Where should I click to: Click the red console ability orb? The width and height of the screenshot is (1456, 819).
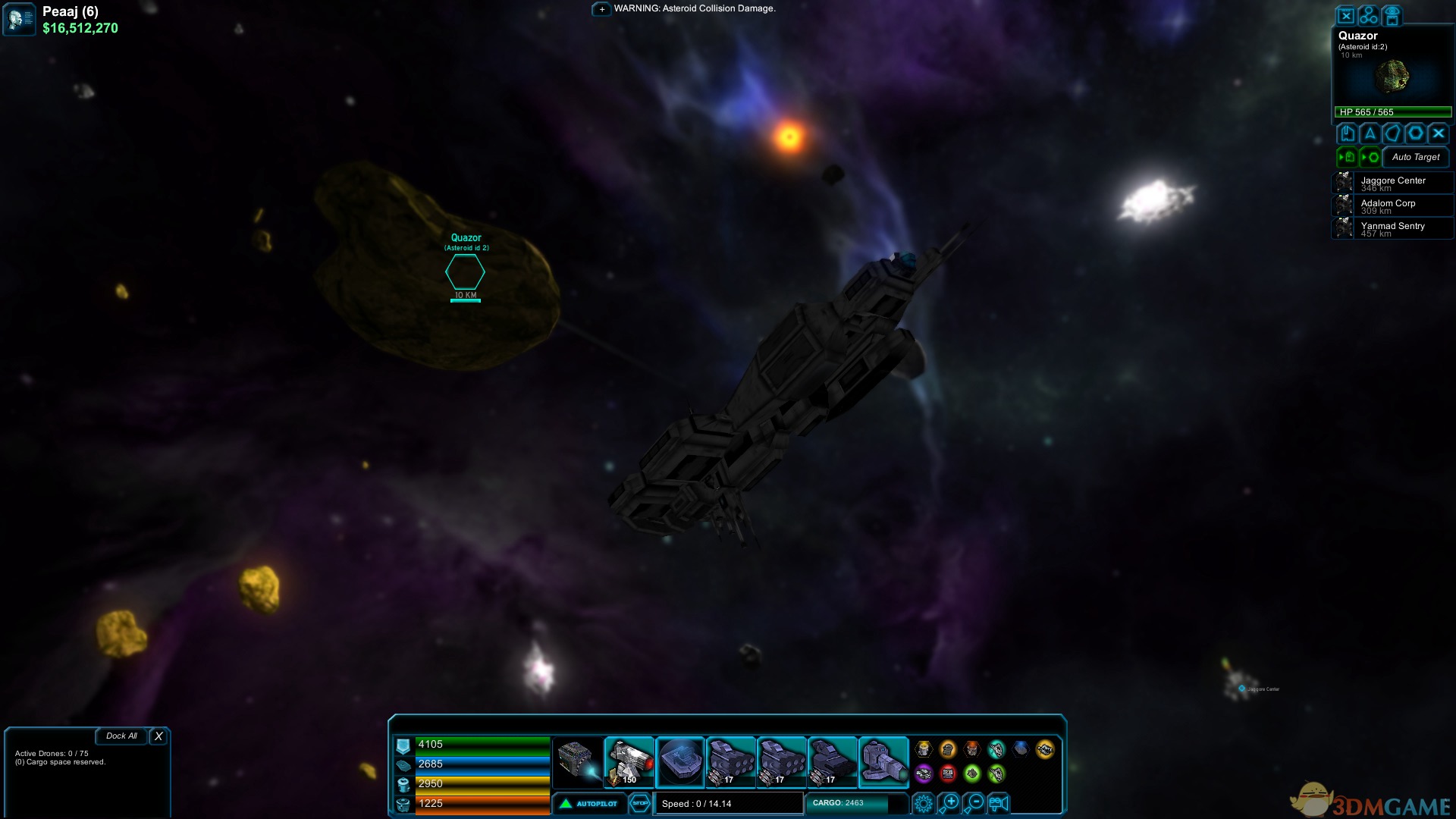coord(948,773)
